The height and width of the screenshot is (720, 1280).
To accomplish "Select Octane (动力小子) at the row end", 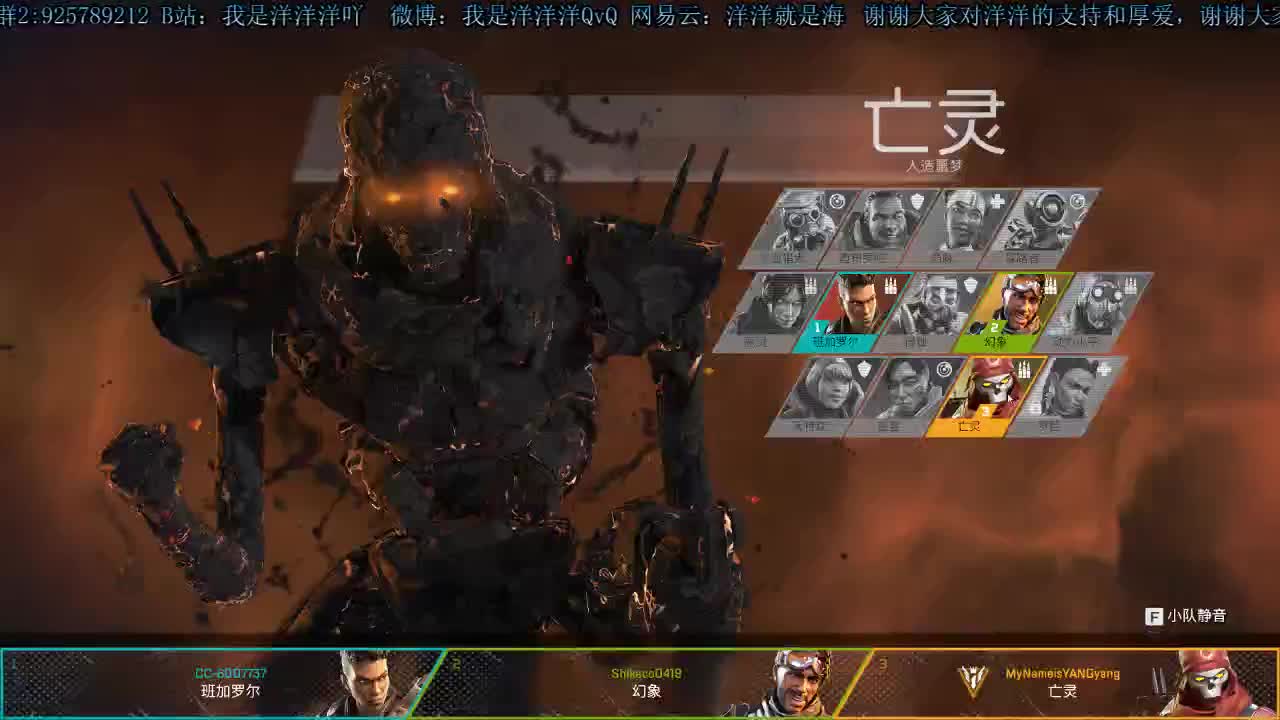I will pos(1092,312).
